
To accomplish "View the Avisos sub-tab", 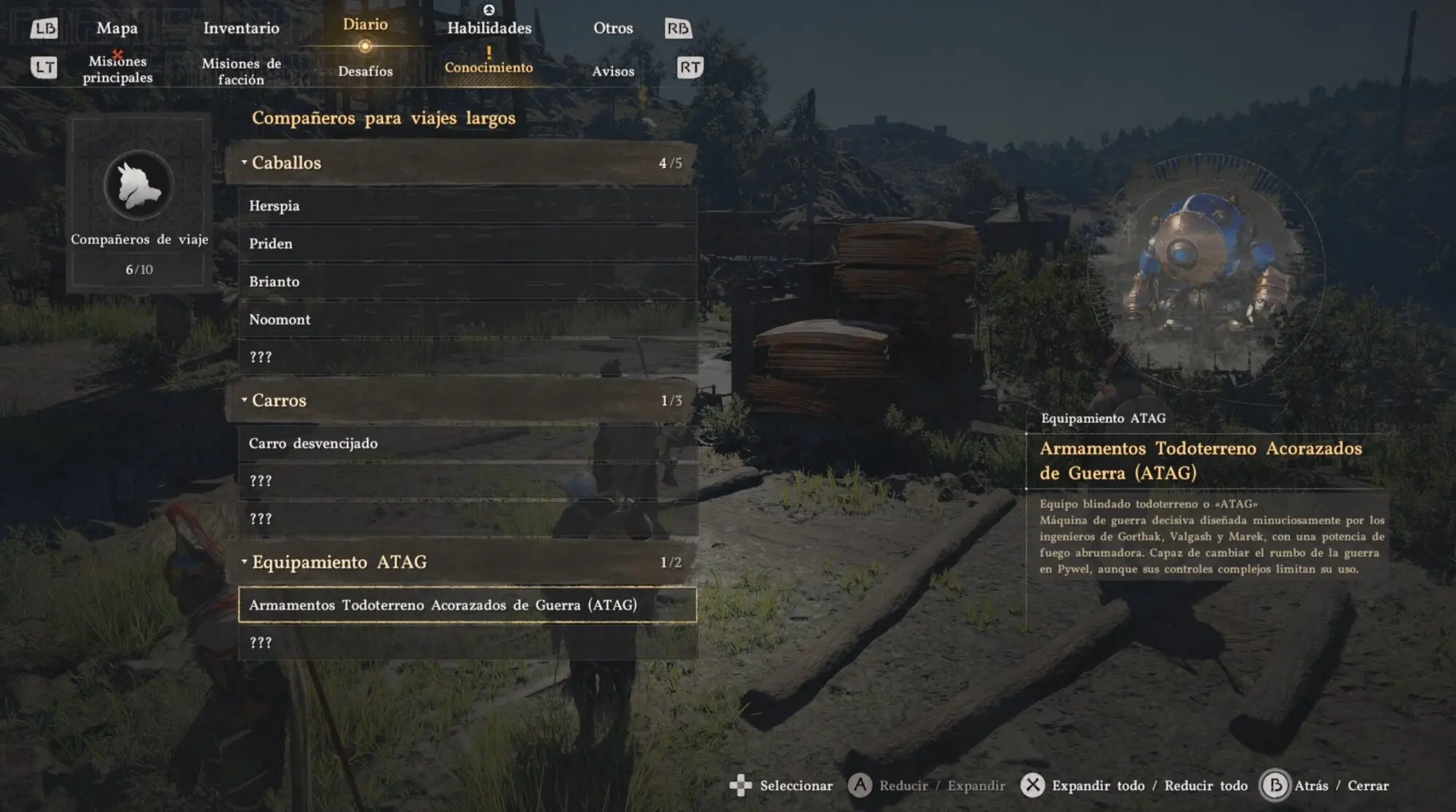I will (613, 71).
